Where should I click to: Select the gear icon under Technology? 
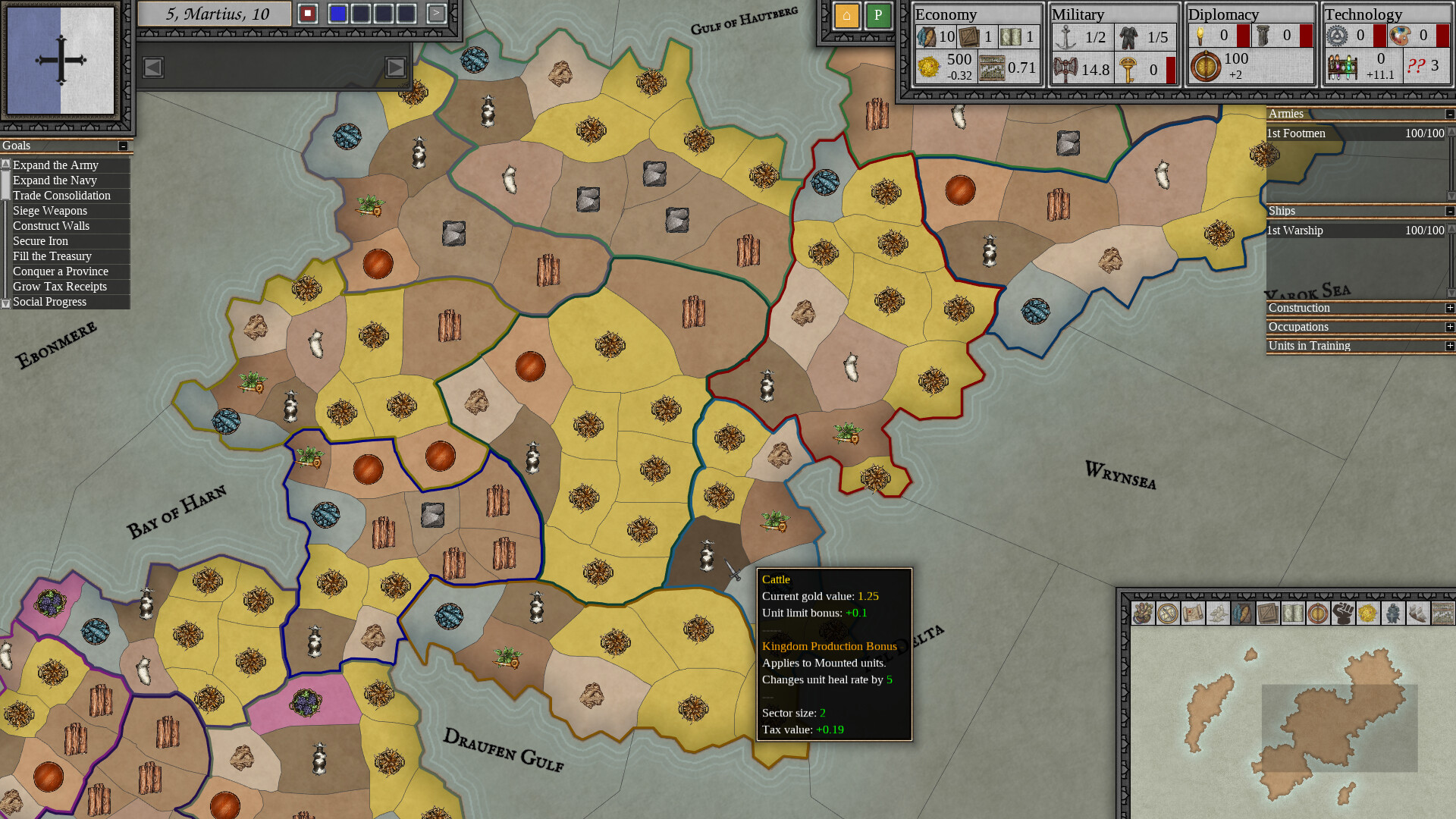pyautogui.click(x=1335, y=35)
